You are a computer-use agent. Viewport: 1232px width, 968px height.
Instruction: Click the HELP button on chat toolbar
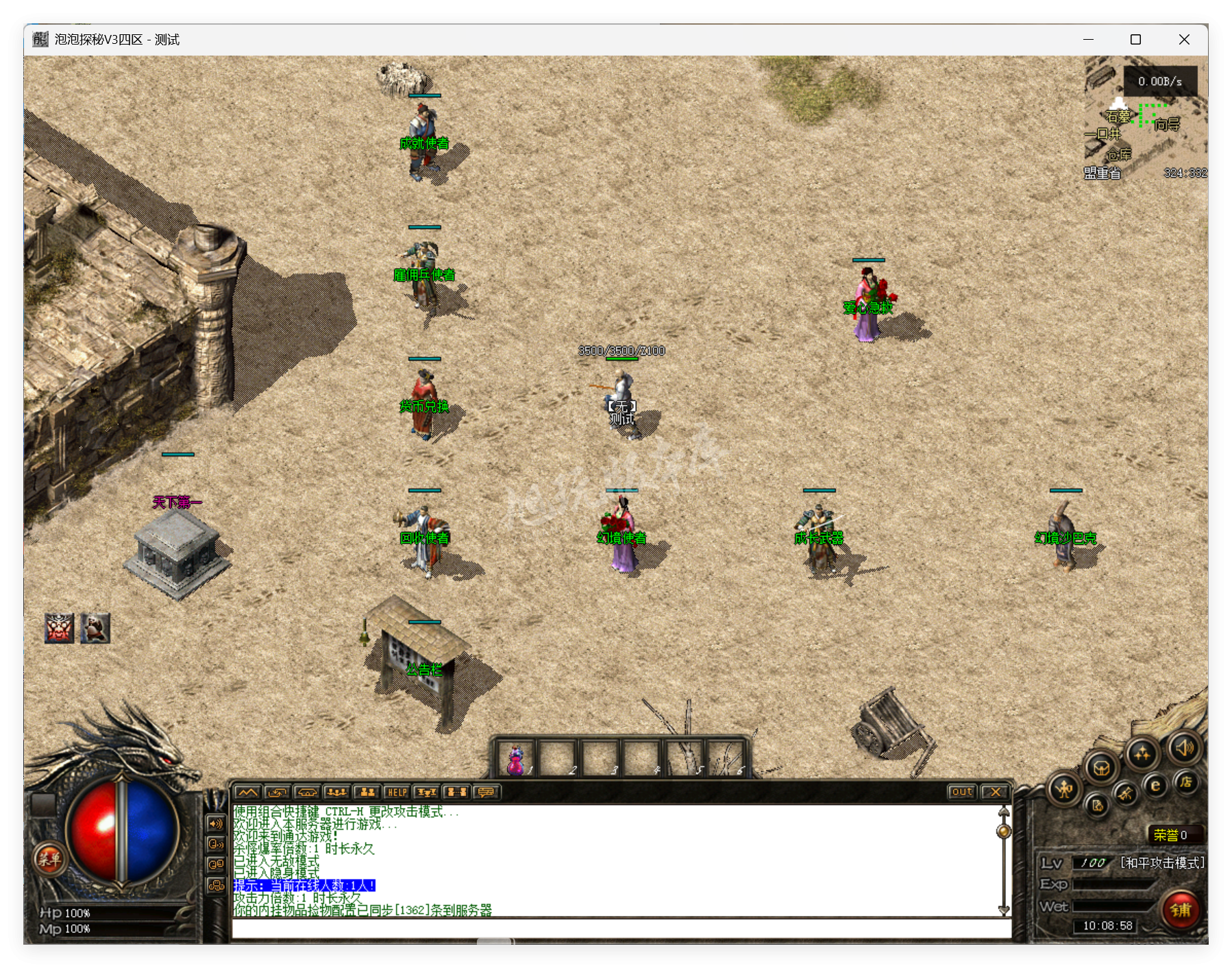397,792
